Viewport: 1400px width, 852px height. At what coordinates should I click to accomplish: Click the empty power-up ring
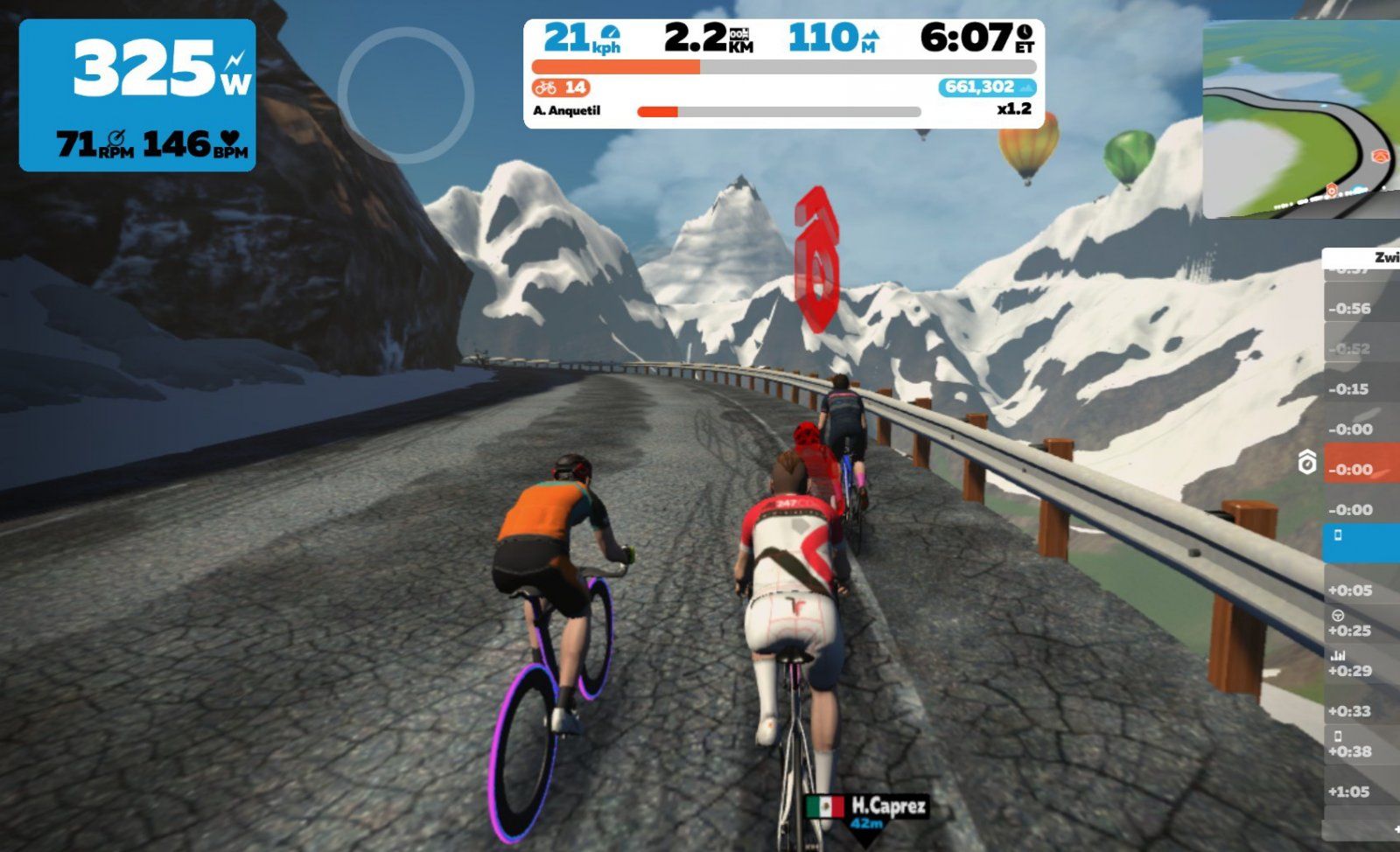click(x=406, y=94)
